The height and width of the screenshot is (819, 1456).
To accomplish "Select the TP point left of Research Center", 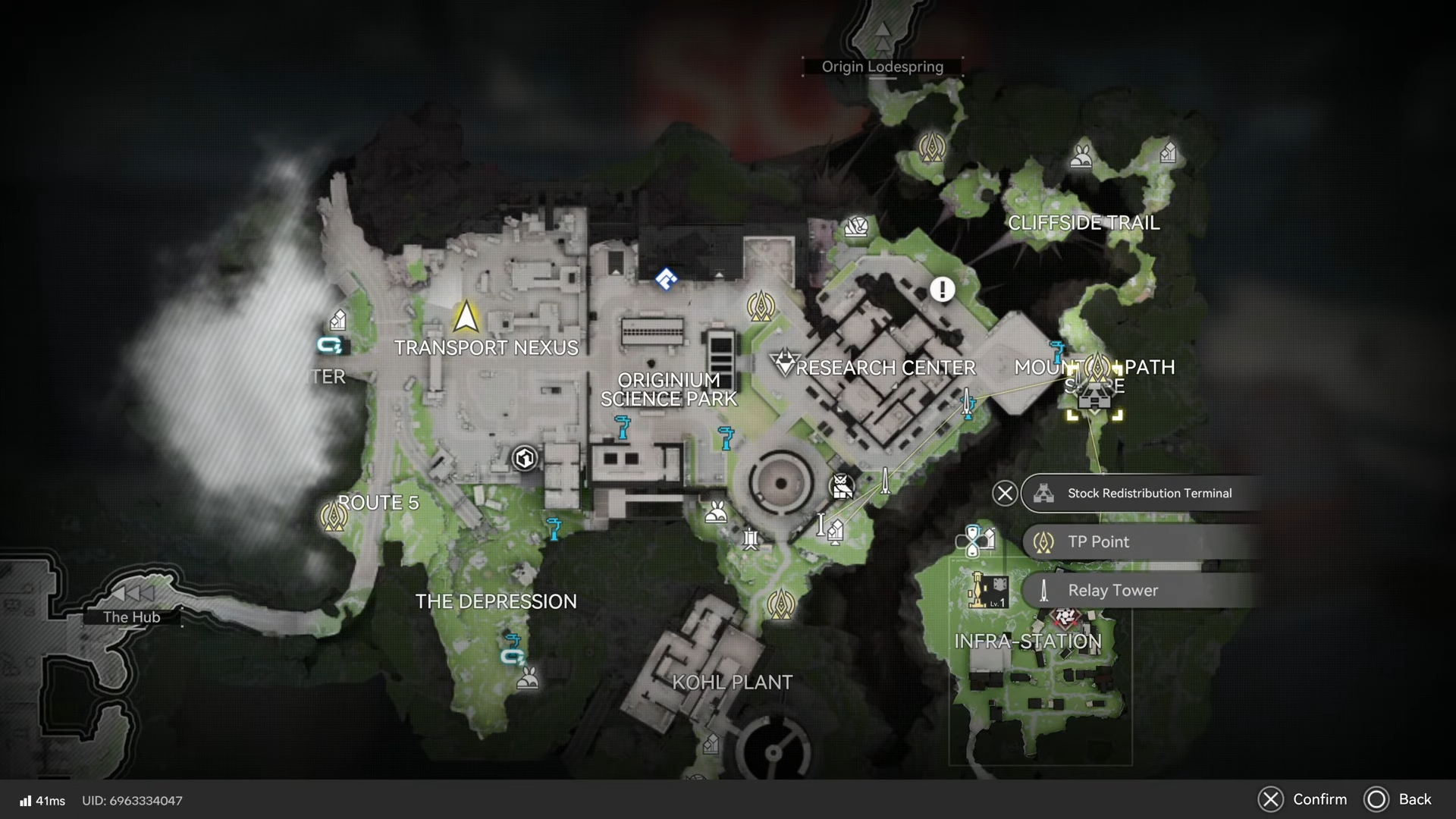I will point(760,306).
